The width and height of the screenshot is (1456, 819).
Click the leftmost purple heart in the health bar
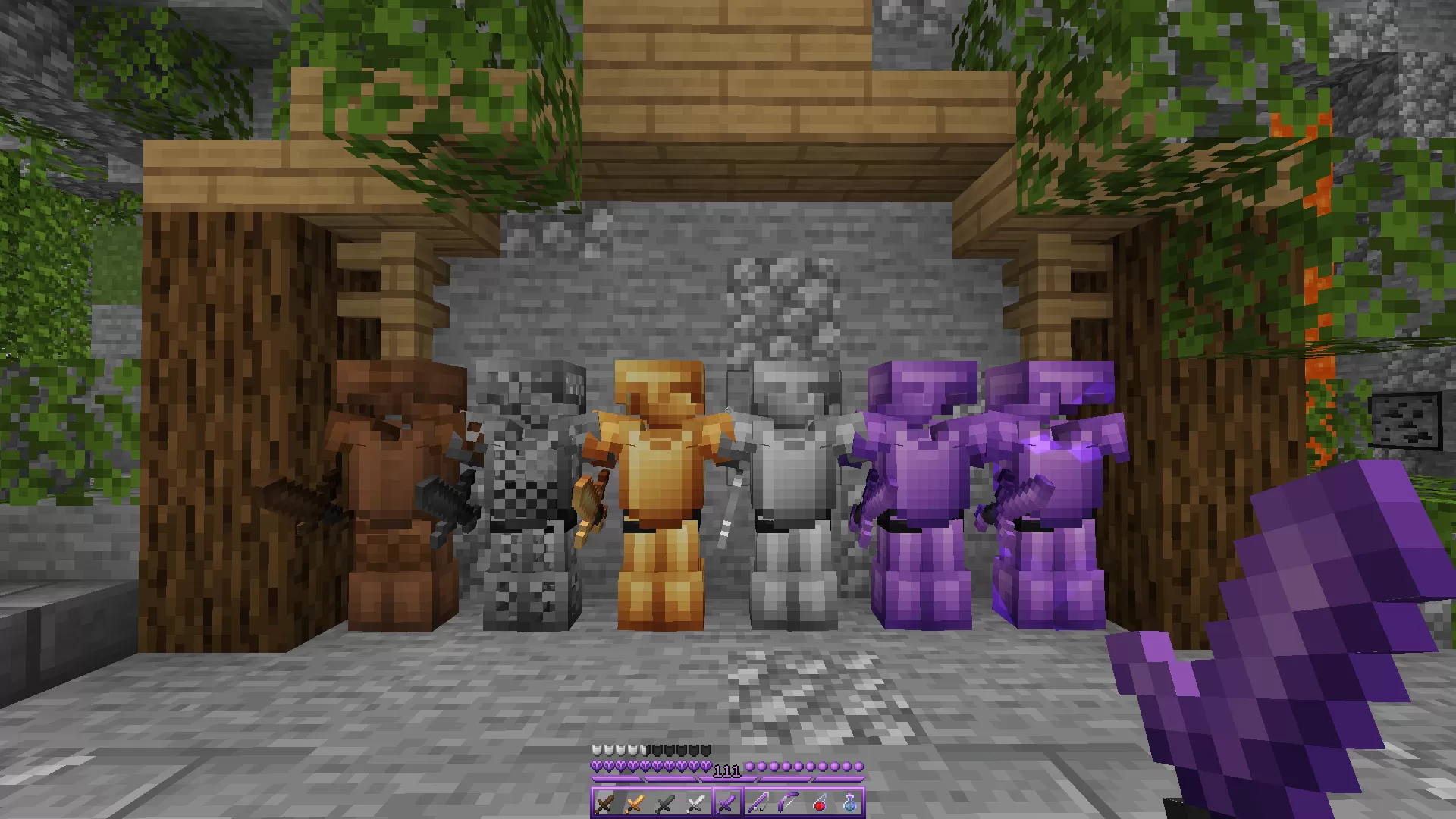[597, 767]
